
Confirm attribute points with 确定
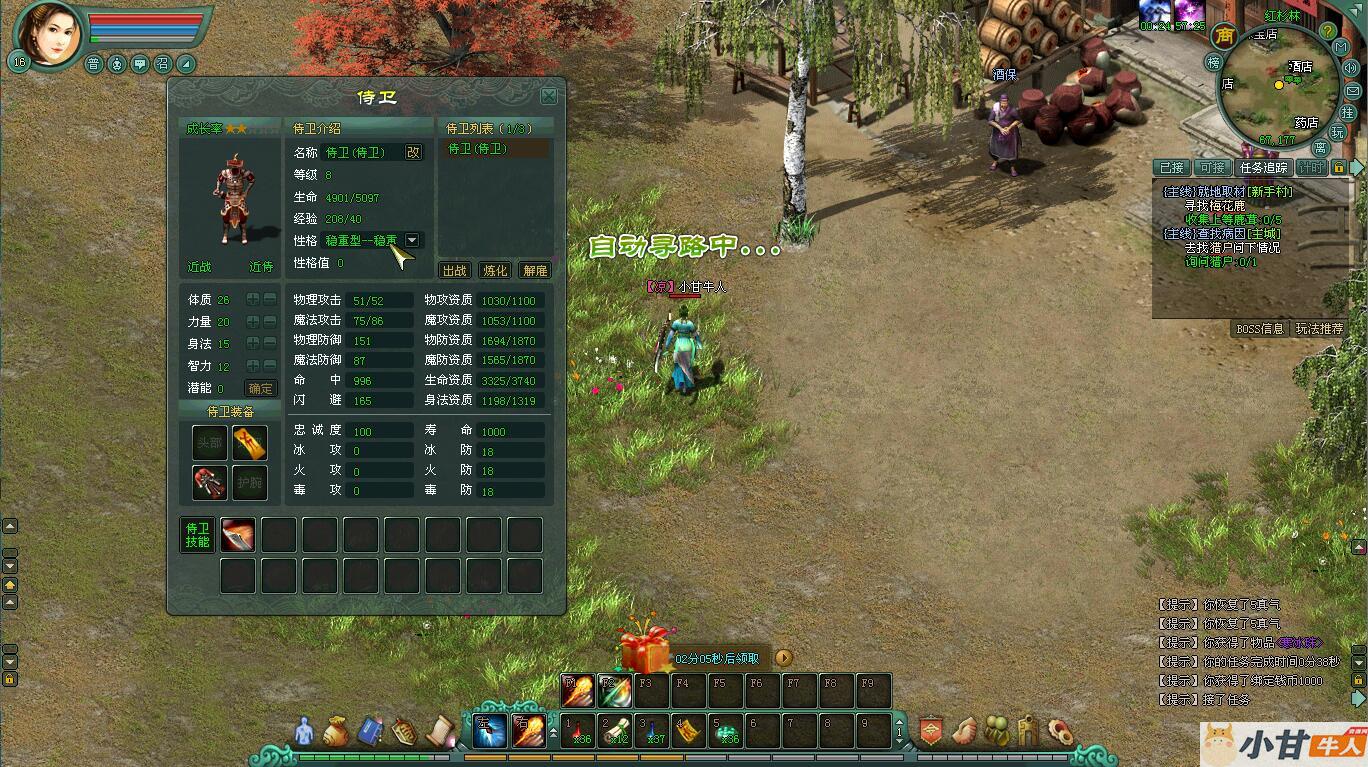pos(261,389)
